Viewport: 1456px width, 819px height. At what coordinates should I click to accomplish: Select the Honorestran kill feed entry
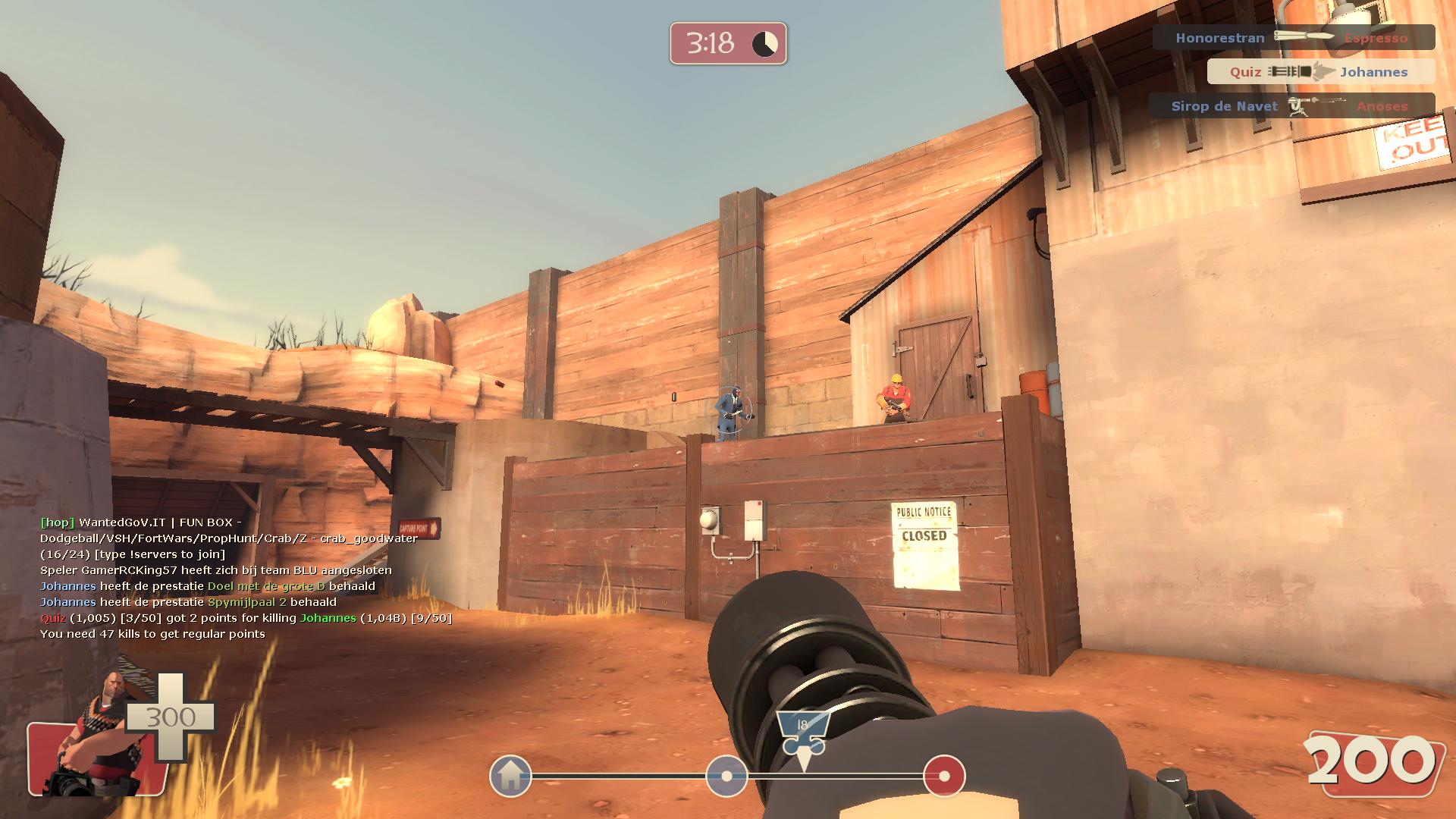pos(1293,37)
